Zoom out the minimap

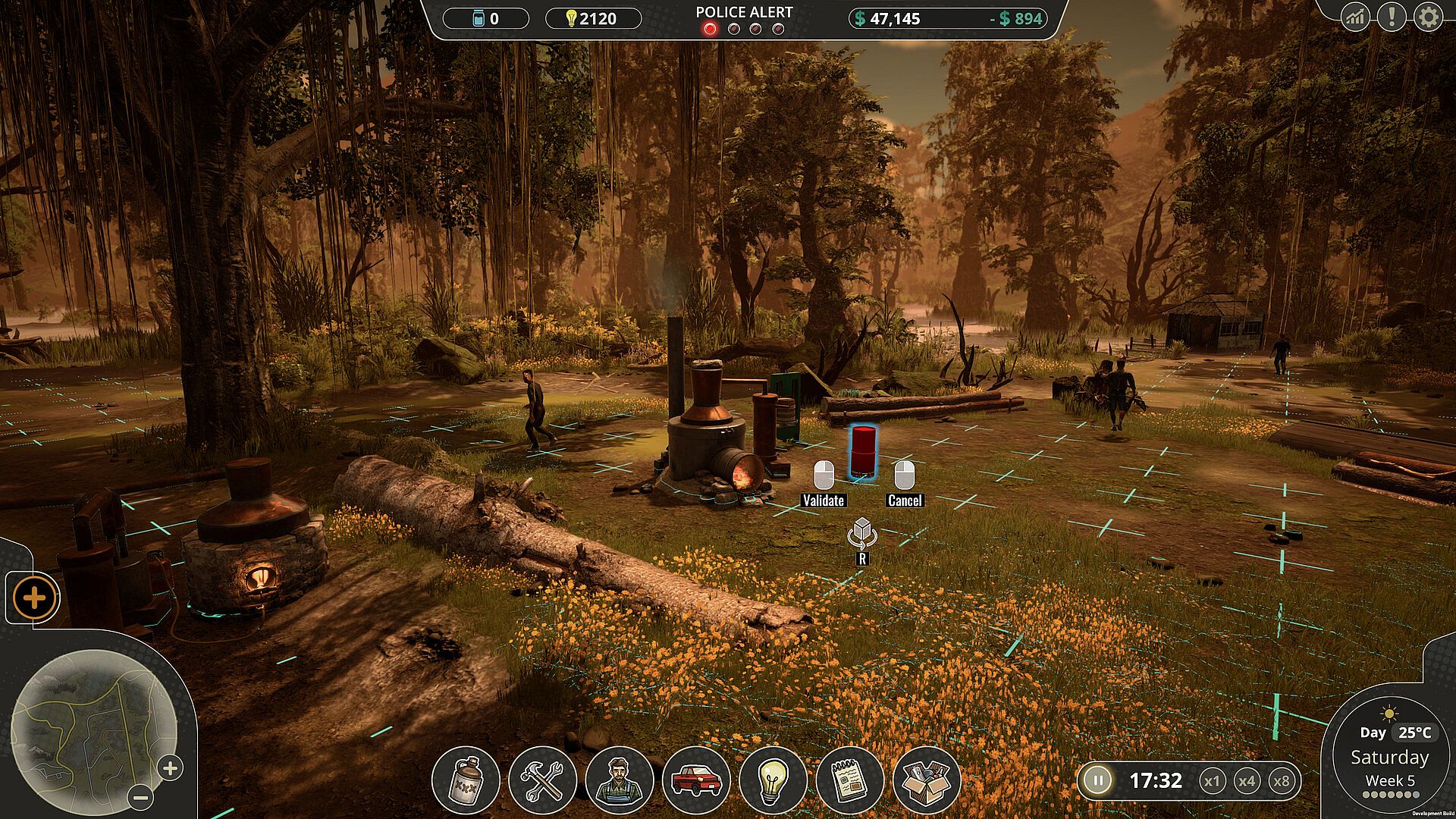(140, 797)
